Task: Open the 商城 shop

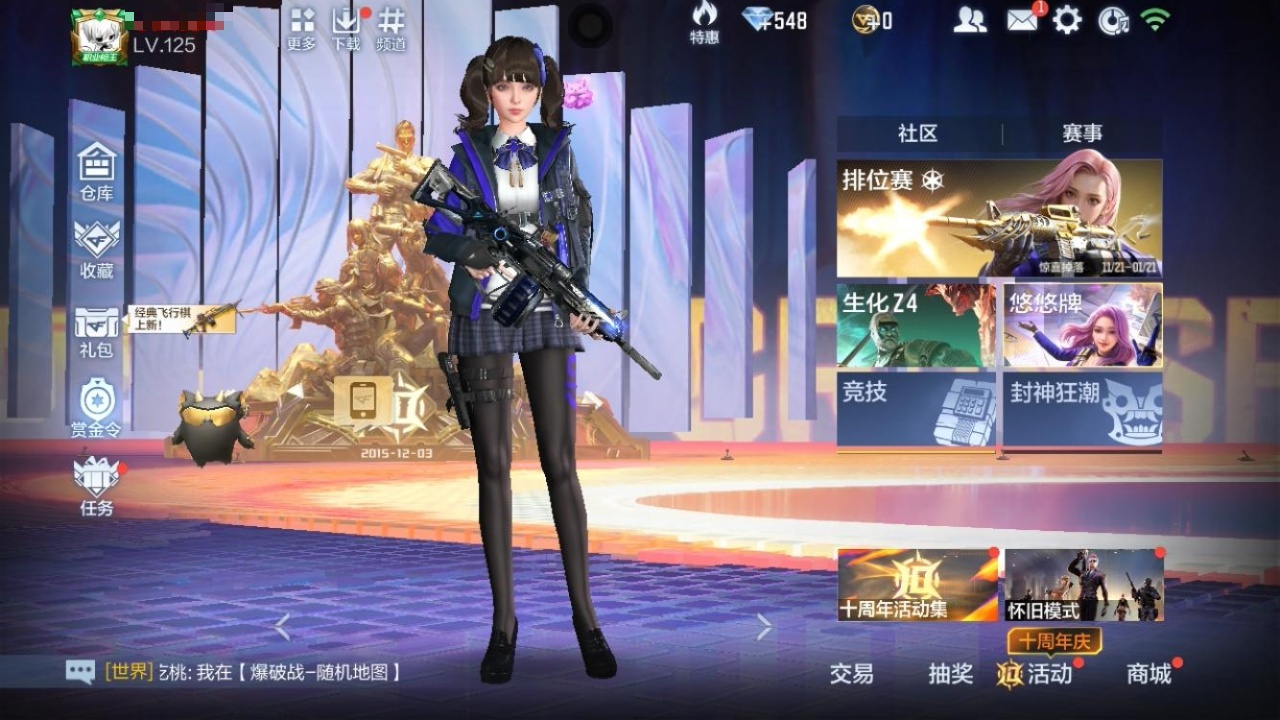Action: click(1149, 674)
